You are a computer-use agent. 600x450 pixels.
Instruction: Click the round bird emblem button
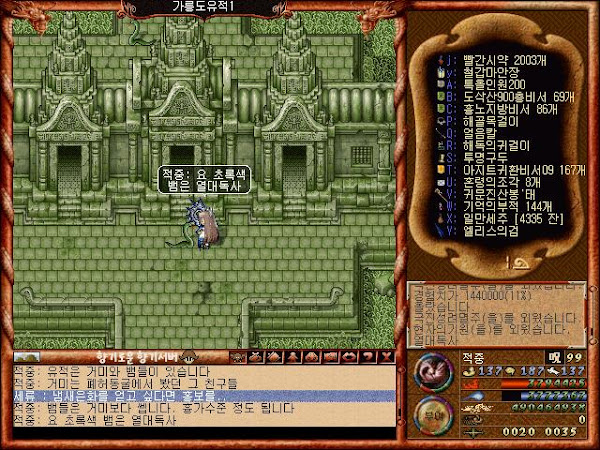point(430,370)
